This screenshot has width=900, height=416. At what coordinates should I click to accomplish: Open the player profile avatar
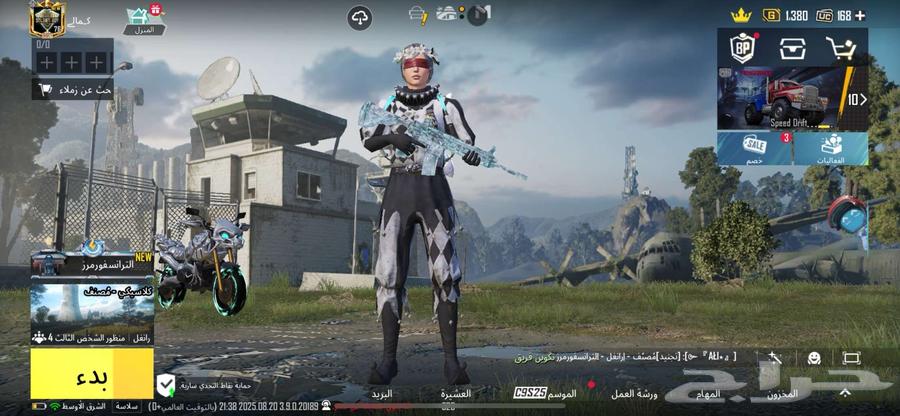46,18
